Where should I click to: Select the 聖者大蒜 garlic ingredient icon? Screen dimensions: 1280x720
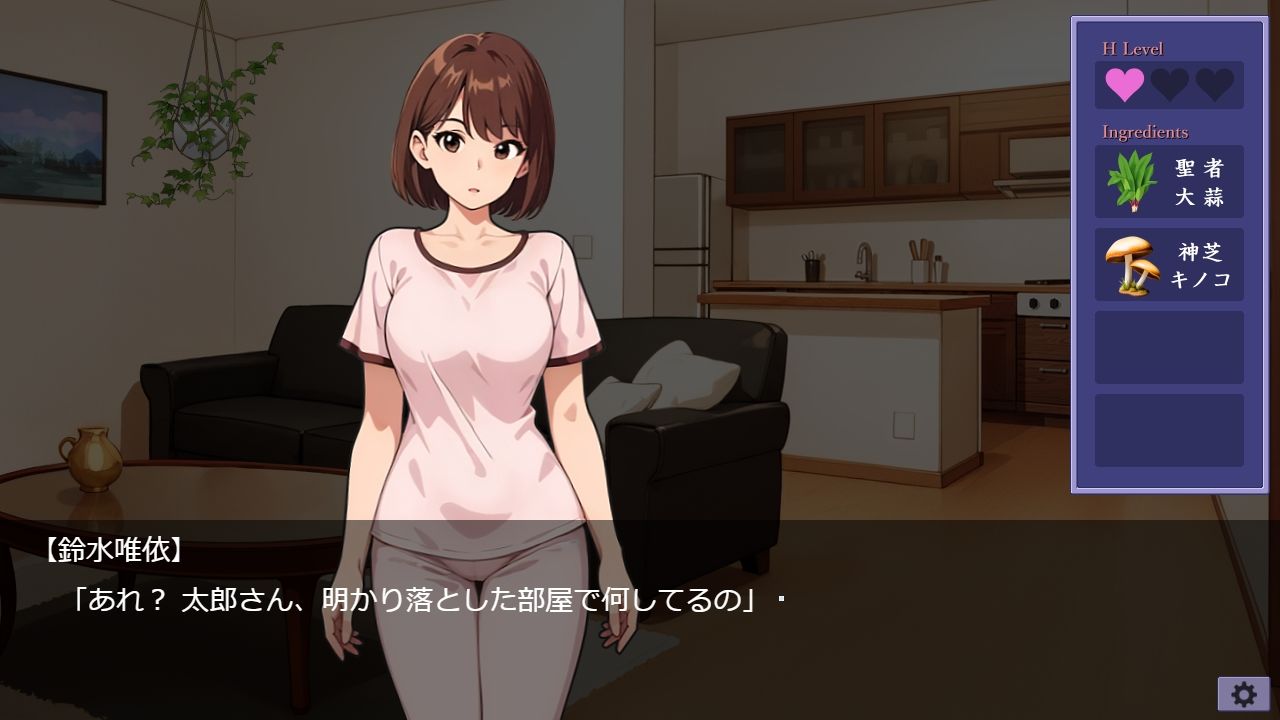tap(1167, 183)
